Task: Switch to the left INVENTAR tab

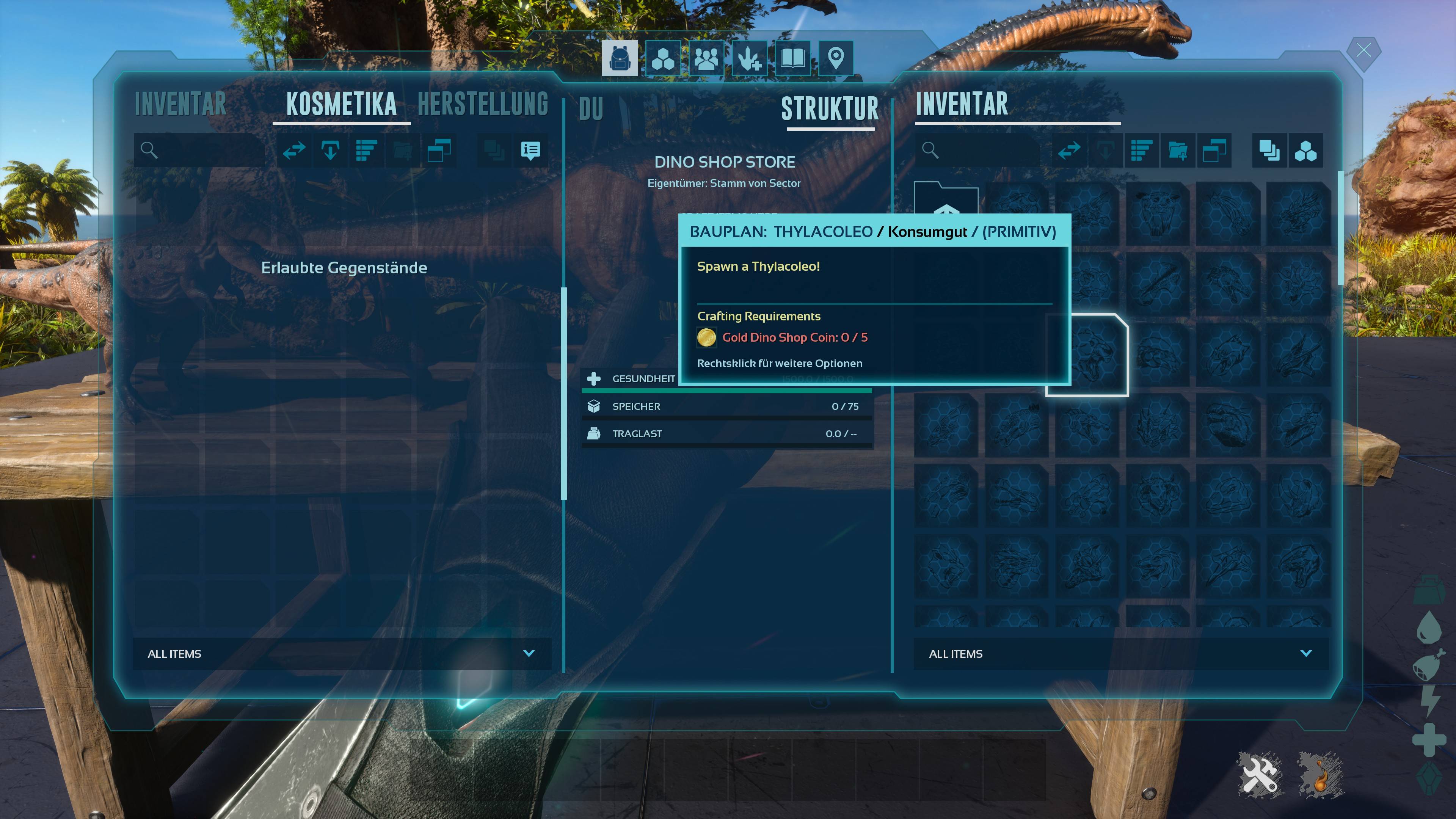Action: point(180,105)
